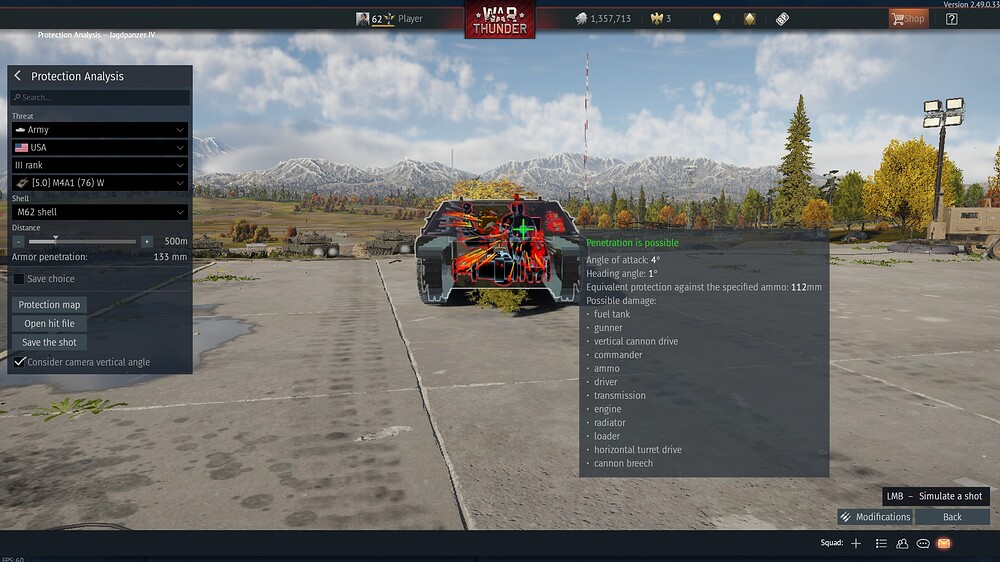Choose a different vehicle than M4A1 (76) W
The height and width of the screenshot is (562, 1000).
[x=99, y=183]
